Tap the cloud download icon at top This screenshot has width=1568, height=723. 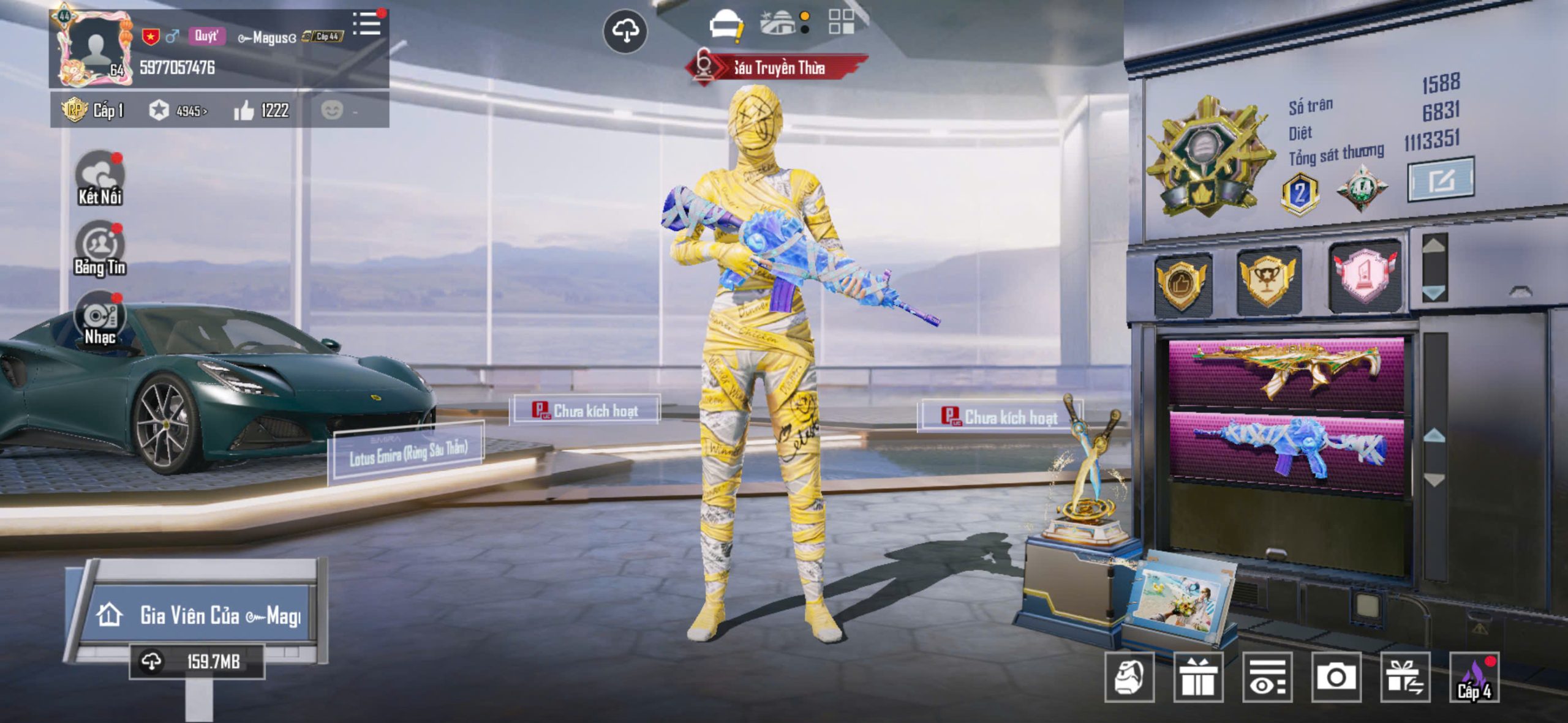625,31
